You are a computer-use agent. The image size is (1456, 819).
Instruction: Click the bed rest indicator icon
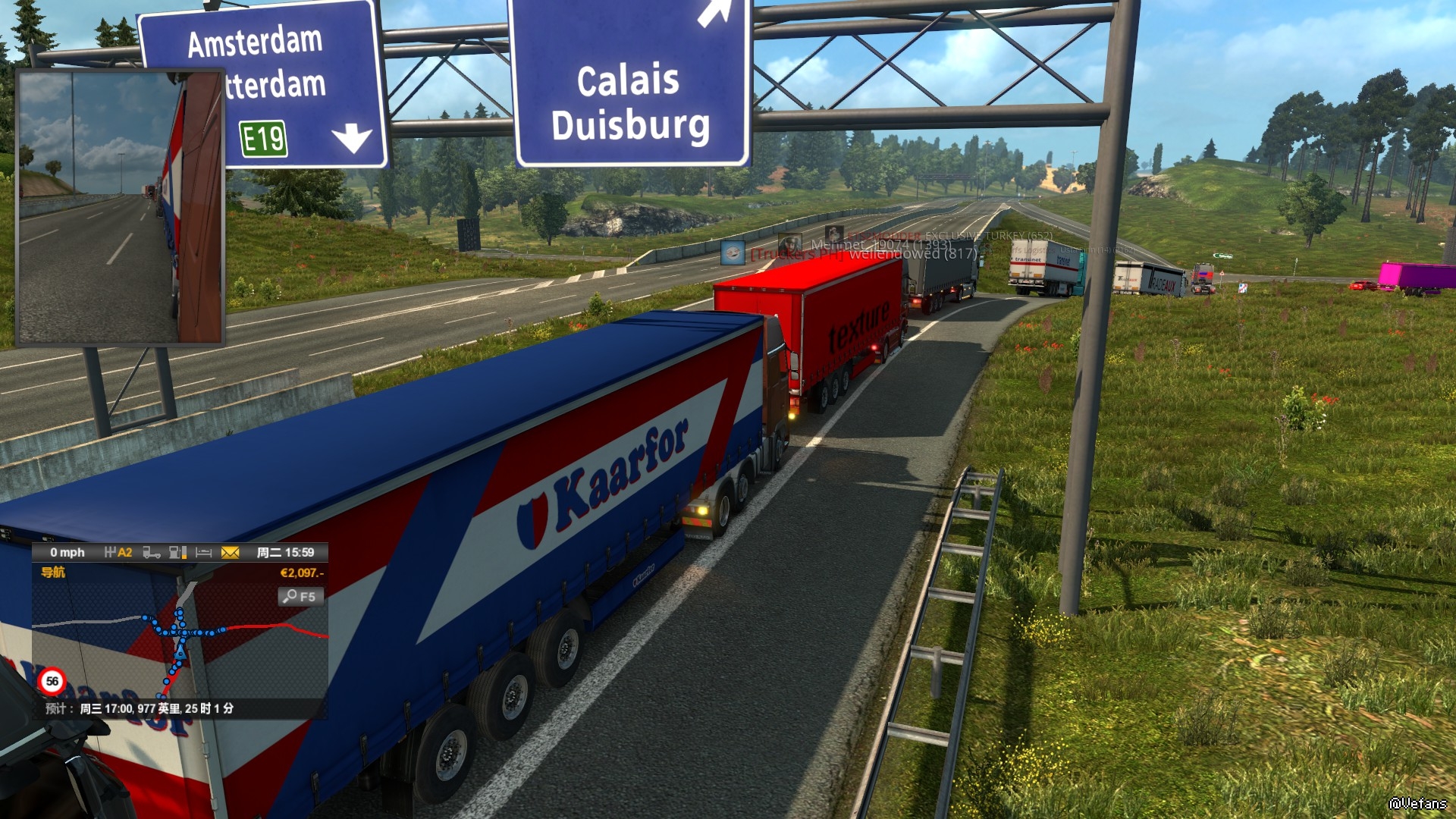tap(203, 553)
